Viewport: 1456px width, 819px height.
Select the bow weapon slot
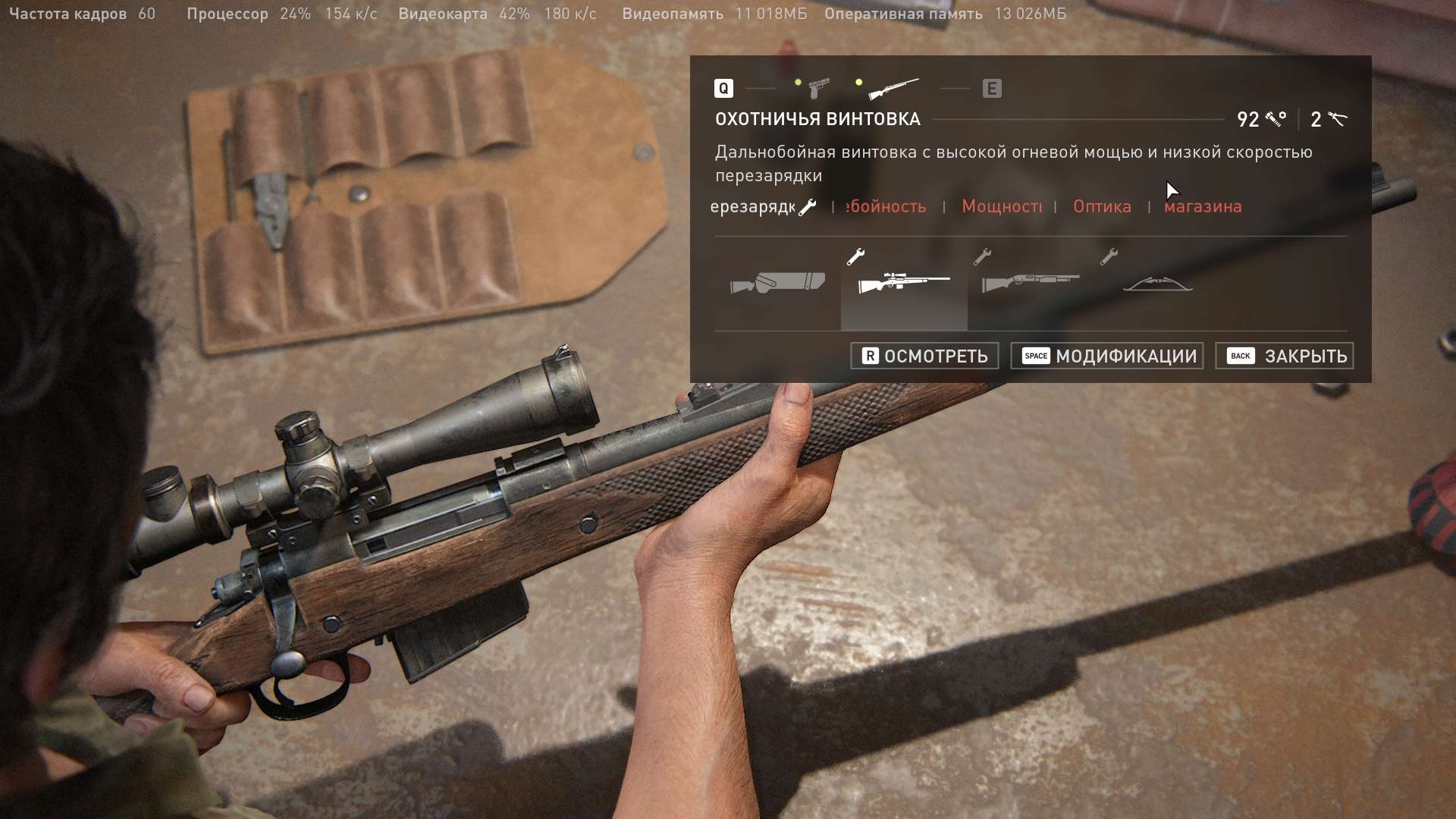coord(1157,284)
